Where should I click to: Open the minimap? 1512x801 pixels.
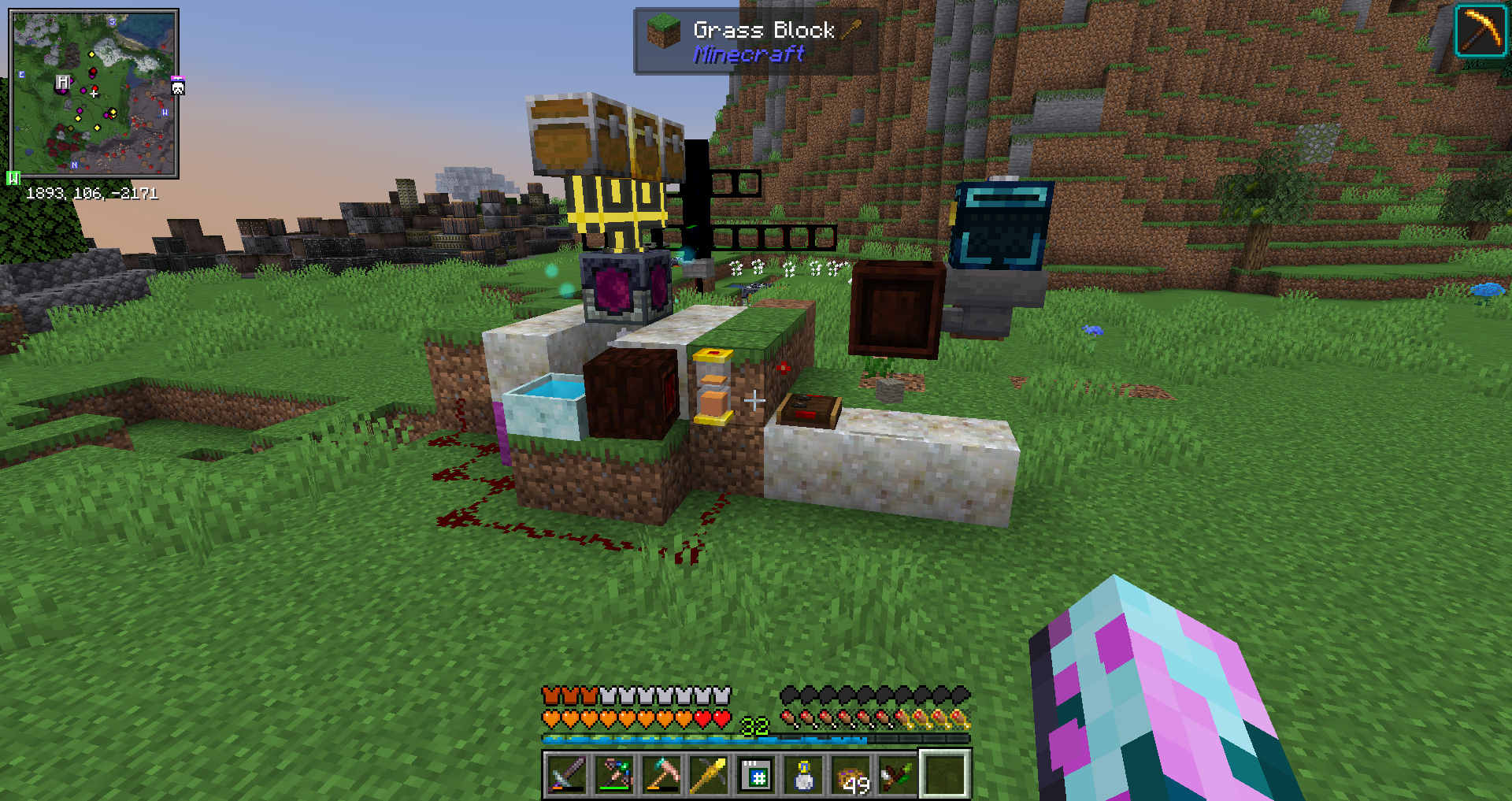pyautogui.click(x=94, y=93)
